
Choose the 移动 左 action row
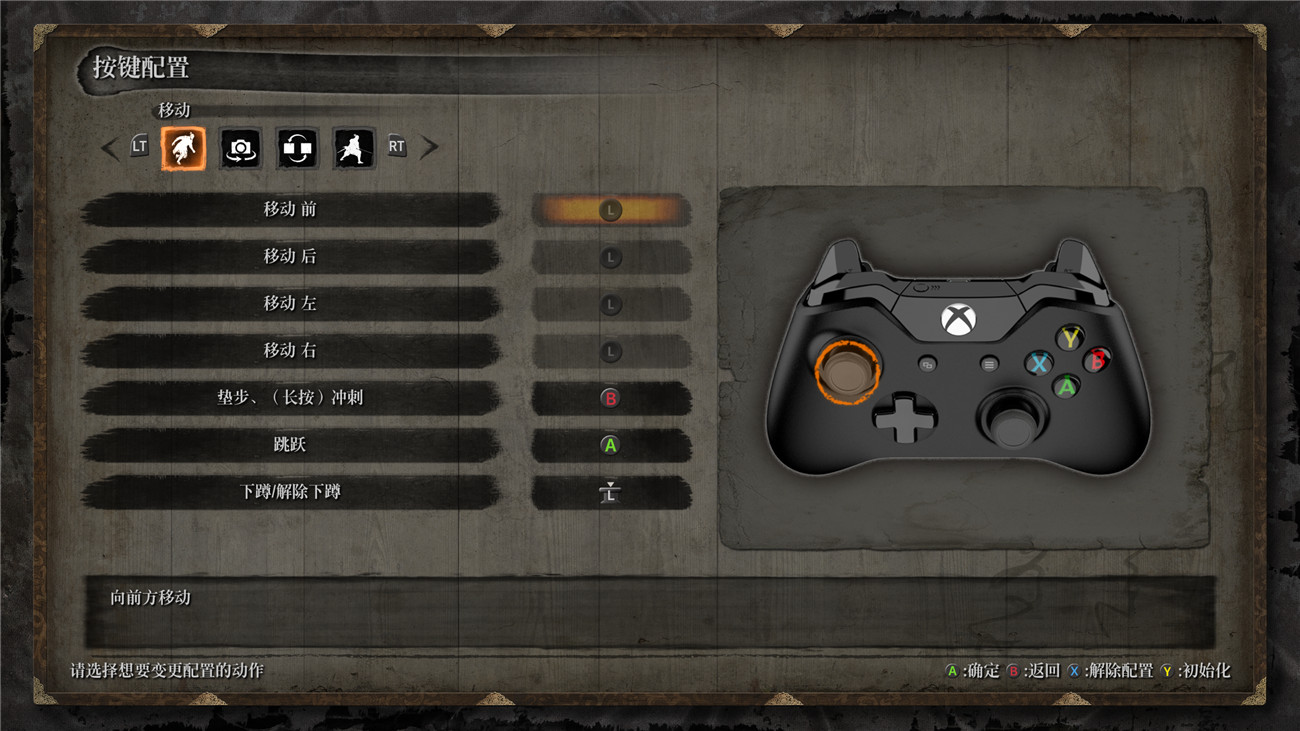290,304
